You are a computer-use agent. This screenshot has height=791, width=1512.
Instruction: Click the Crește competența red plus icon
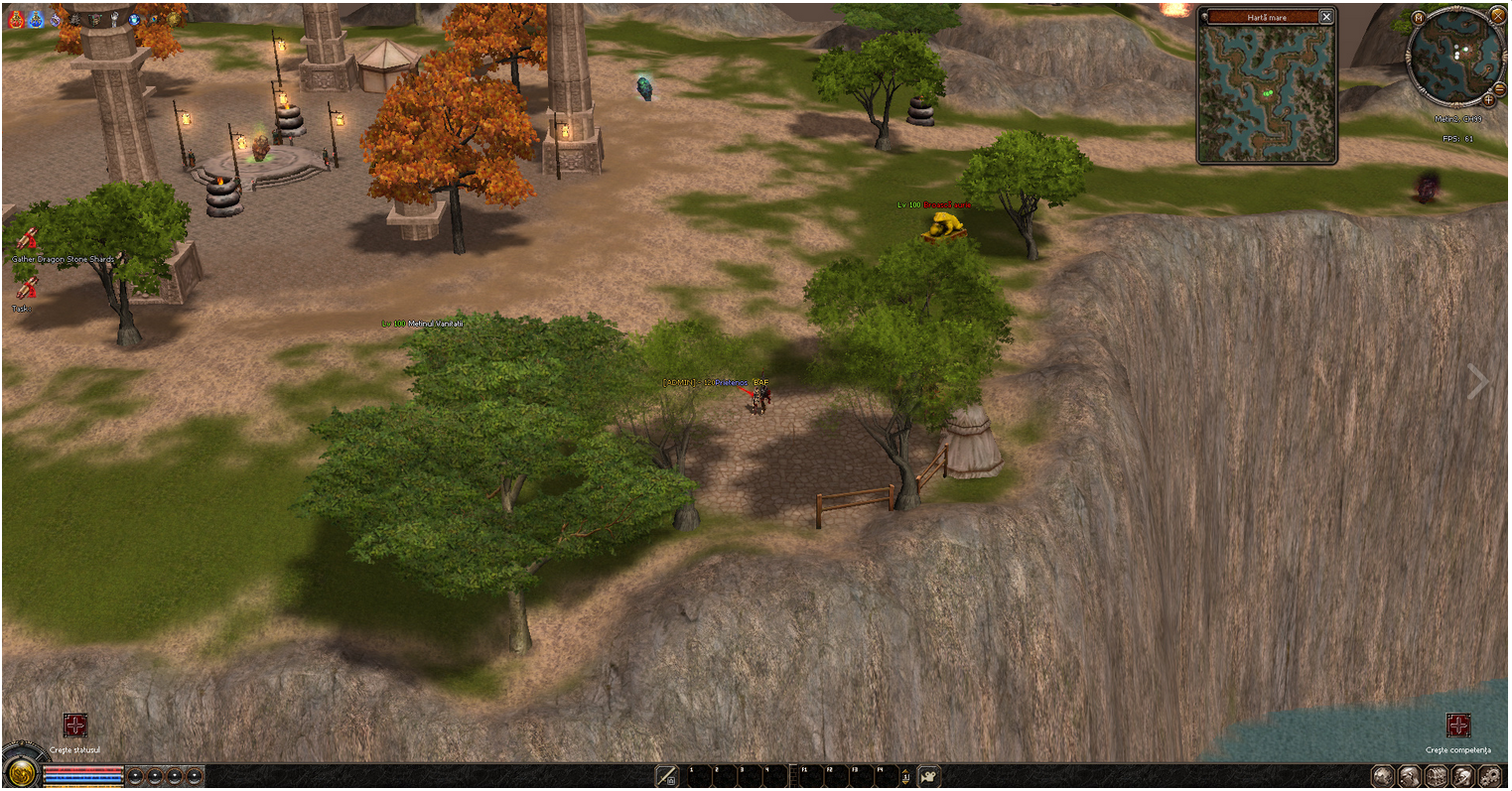1457,725
